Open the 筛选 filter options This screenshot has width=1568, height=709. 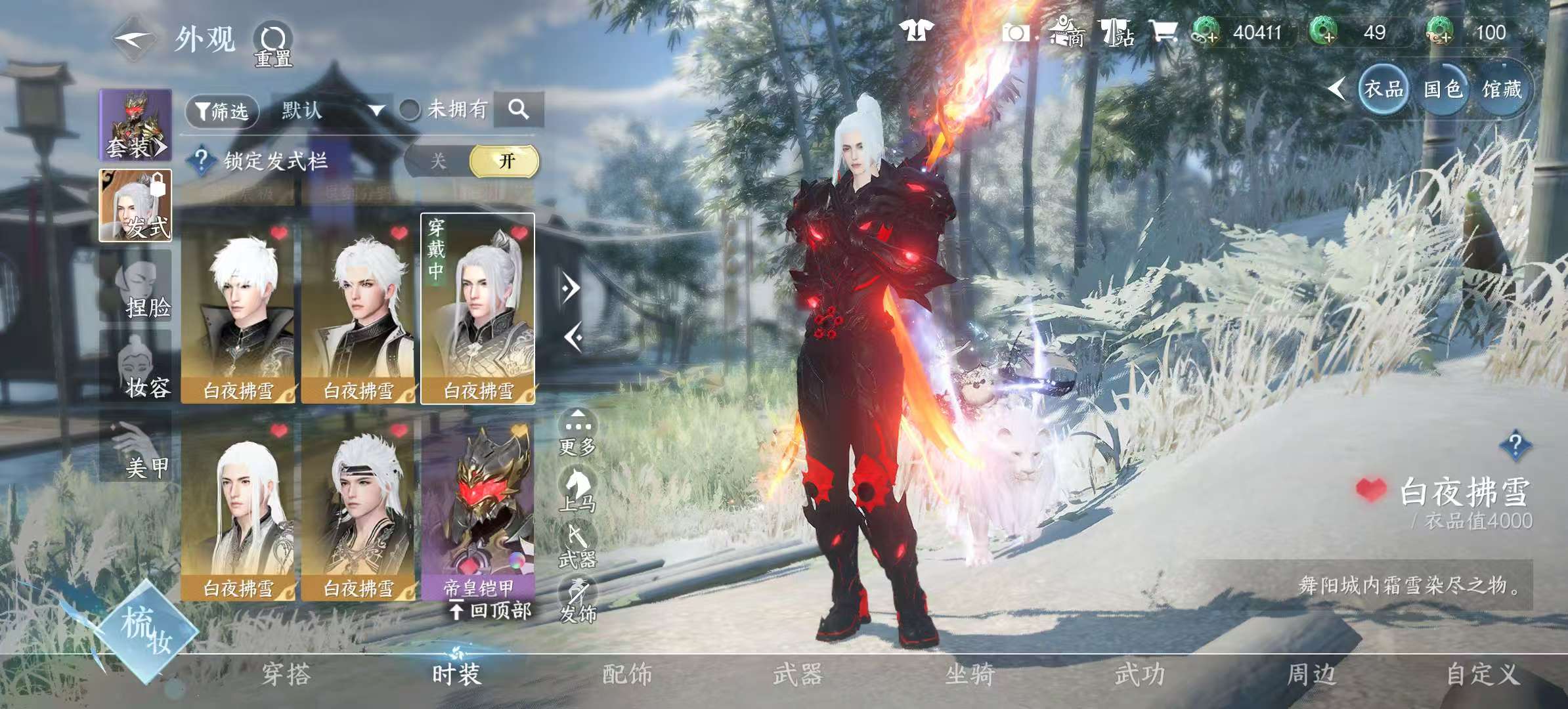[x=223, y=111]
